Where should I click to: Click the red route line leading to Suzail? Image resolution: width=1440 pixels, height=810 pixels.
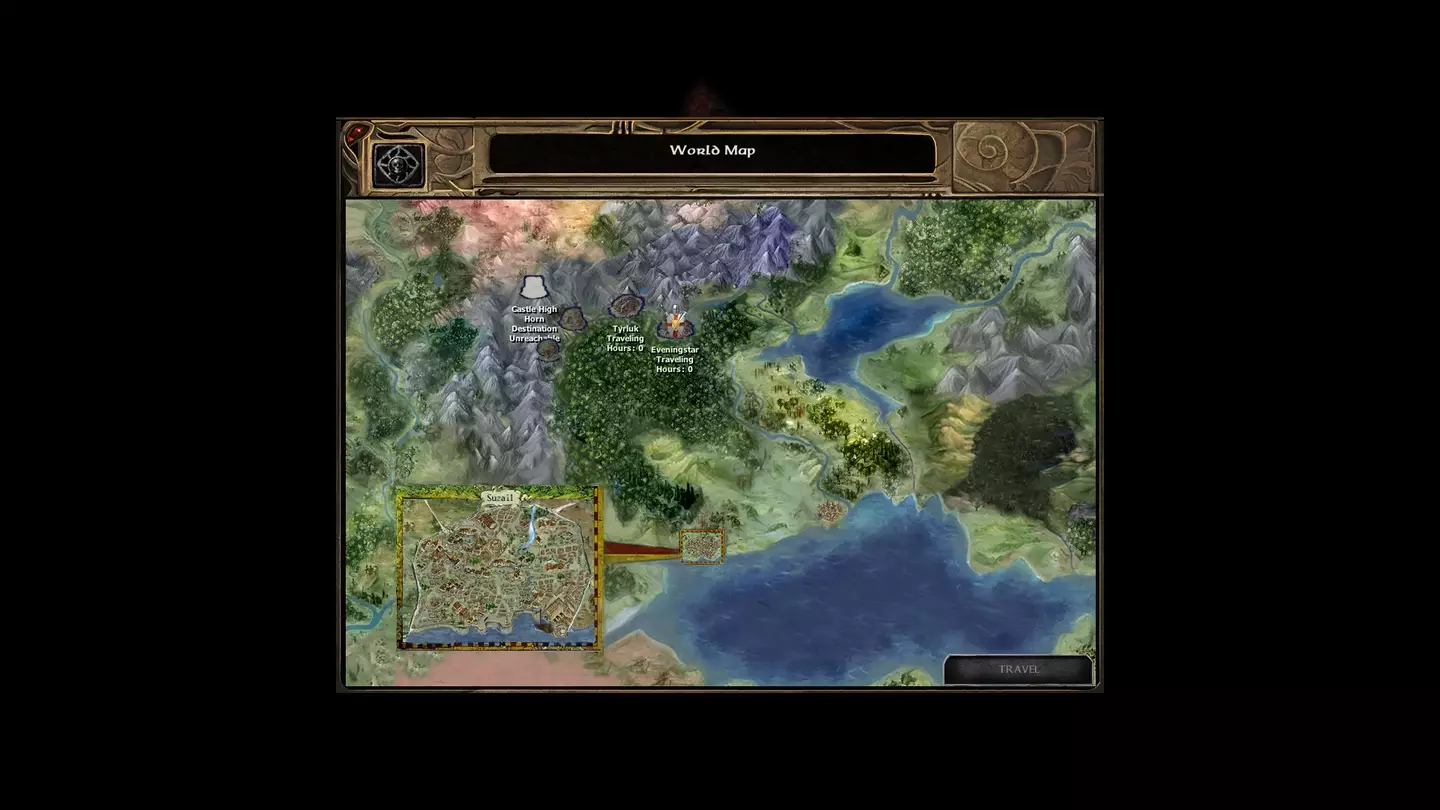(640, 546)
